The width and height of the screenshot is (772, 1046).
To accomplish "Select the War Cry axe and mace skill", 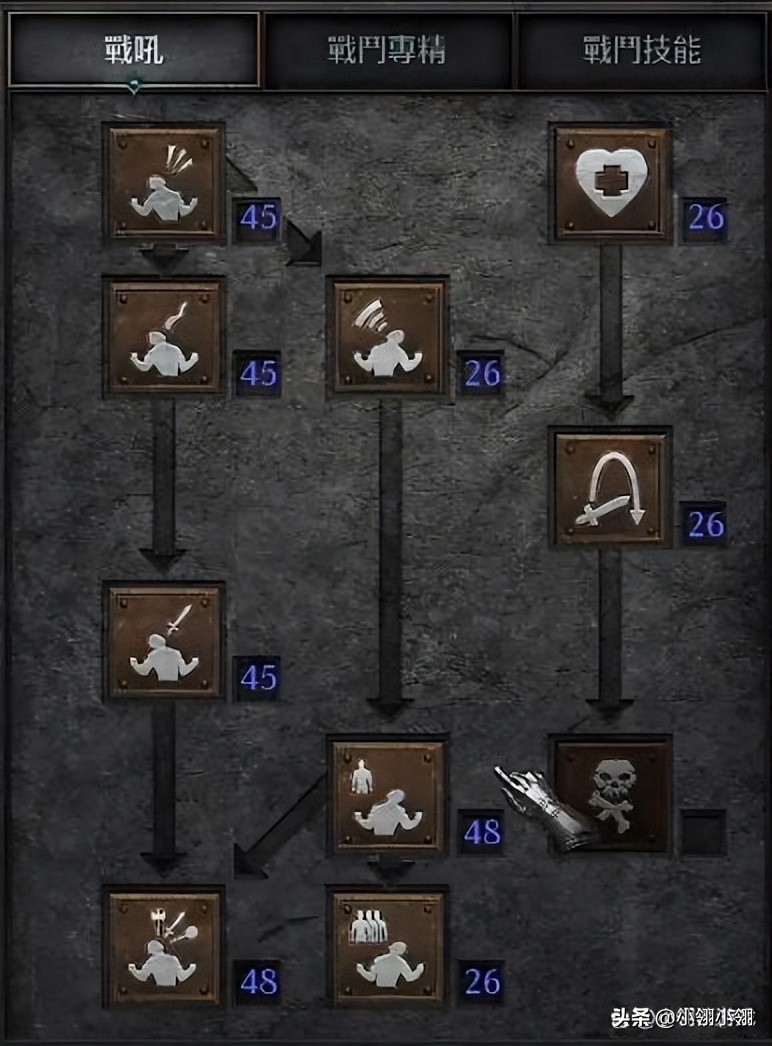I will click(x=164, y=948).
